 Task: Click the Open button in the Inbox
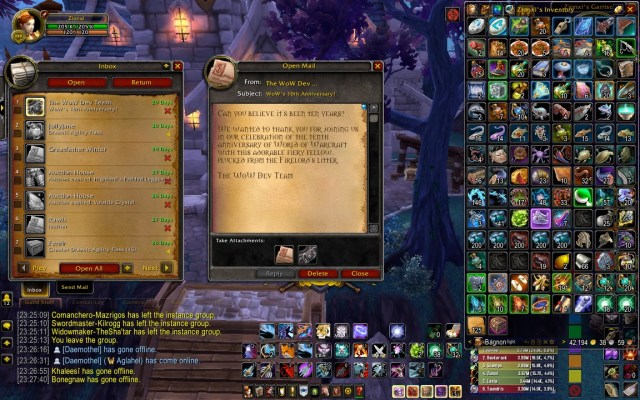point(75,82)
